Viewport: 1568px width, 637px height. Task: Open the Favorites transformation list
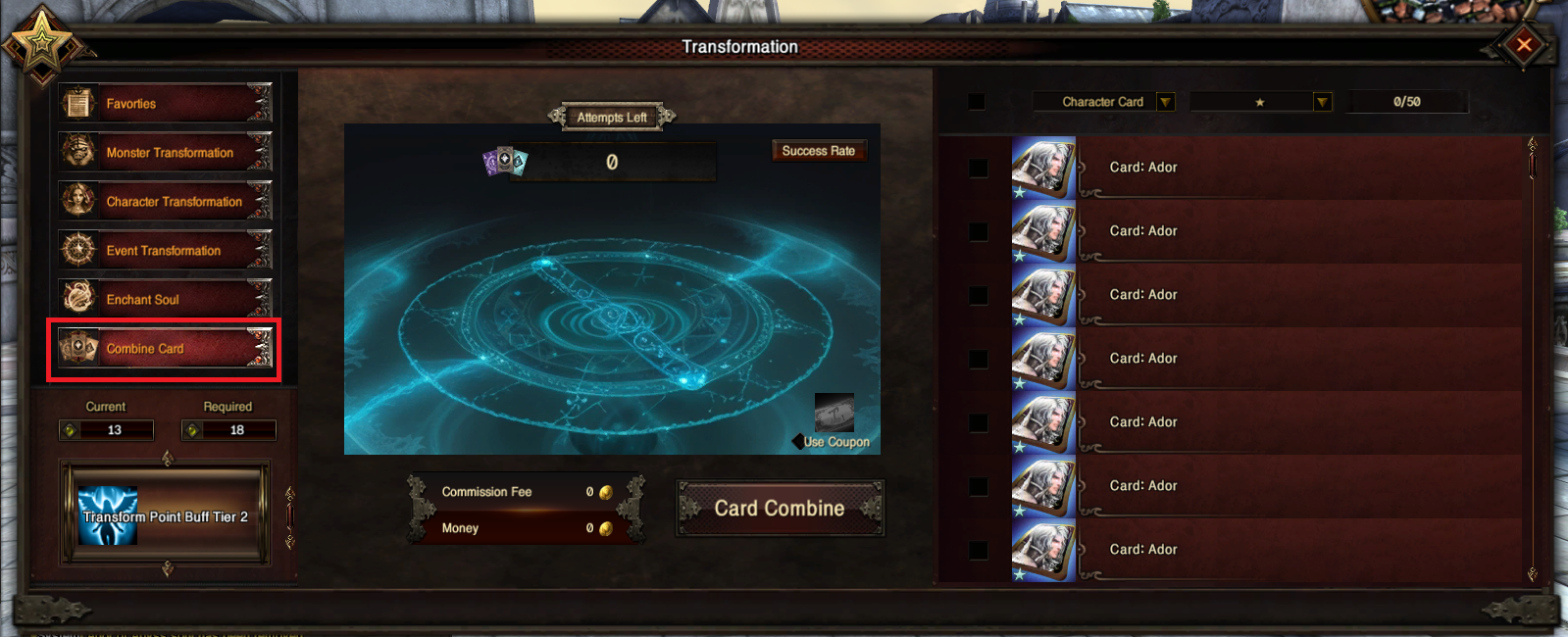pos(164,104)
